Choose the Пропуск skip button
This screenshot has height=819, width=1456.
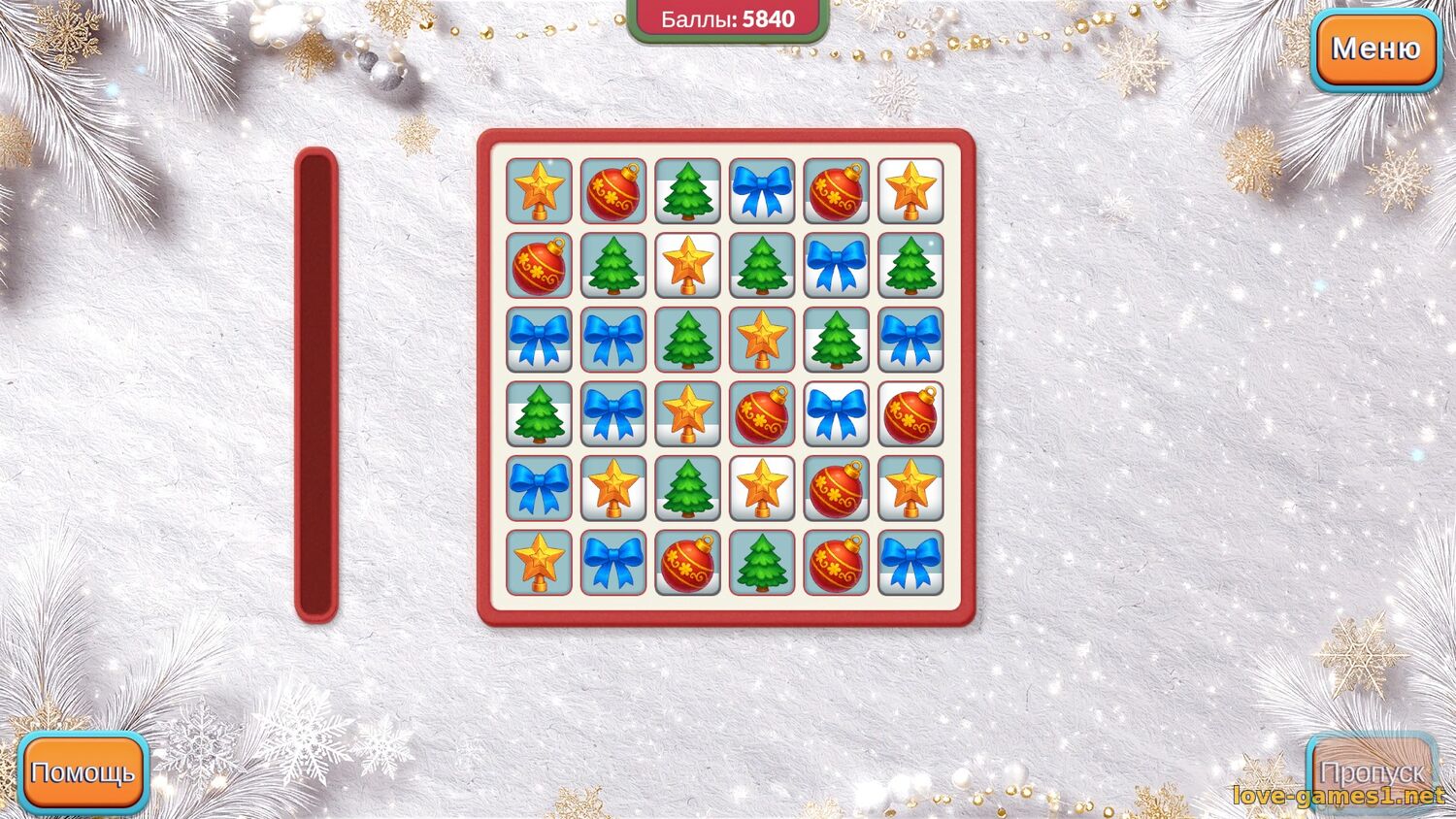(1372, 772)
